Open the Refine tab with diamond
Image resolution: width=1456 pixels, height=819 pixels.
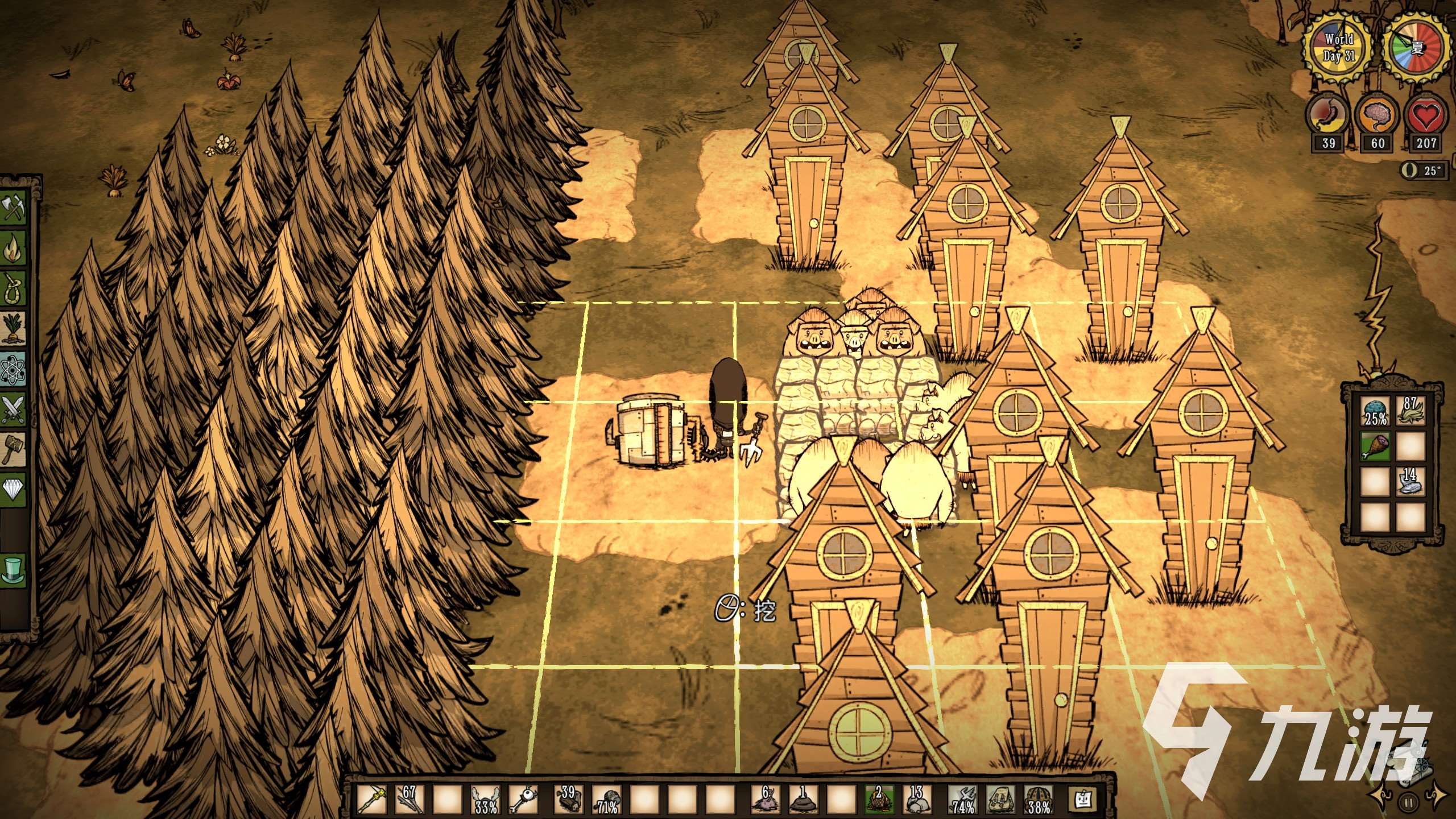click(x=14, y=489)
